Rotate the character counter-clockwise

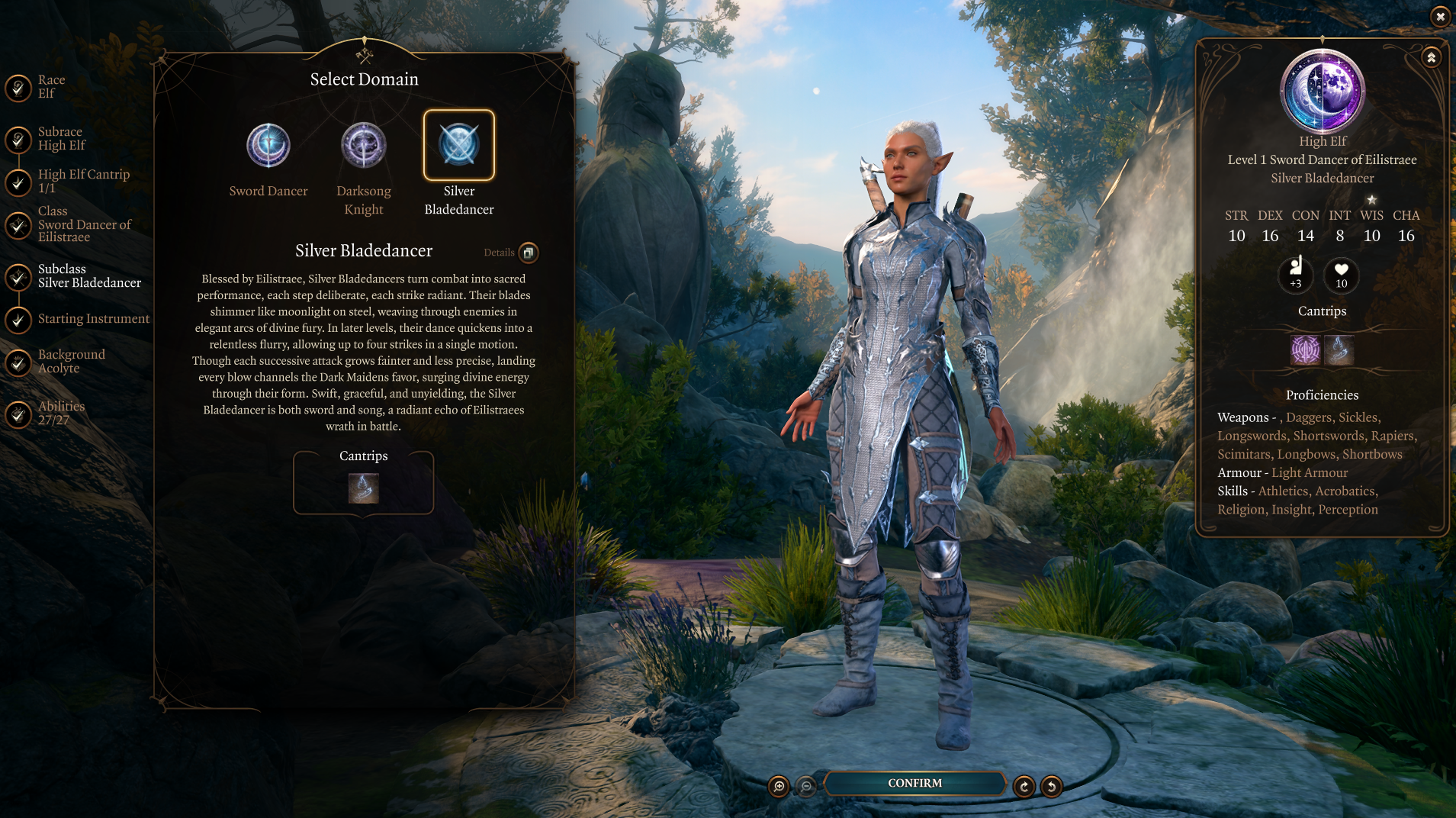pyautogui.click(x=1052, y=787)
